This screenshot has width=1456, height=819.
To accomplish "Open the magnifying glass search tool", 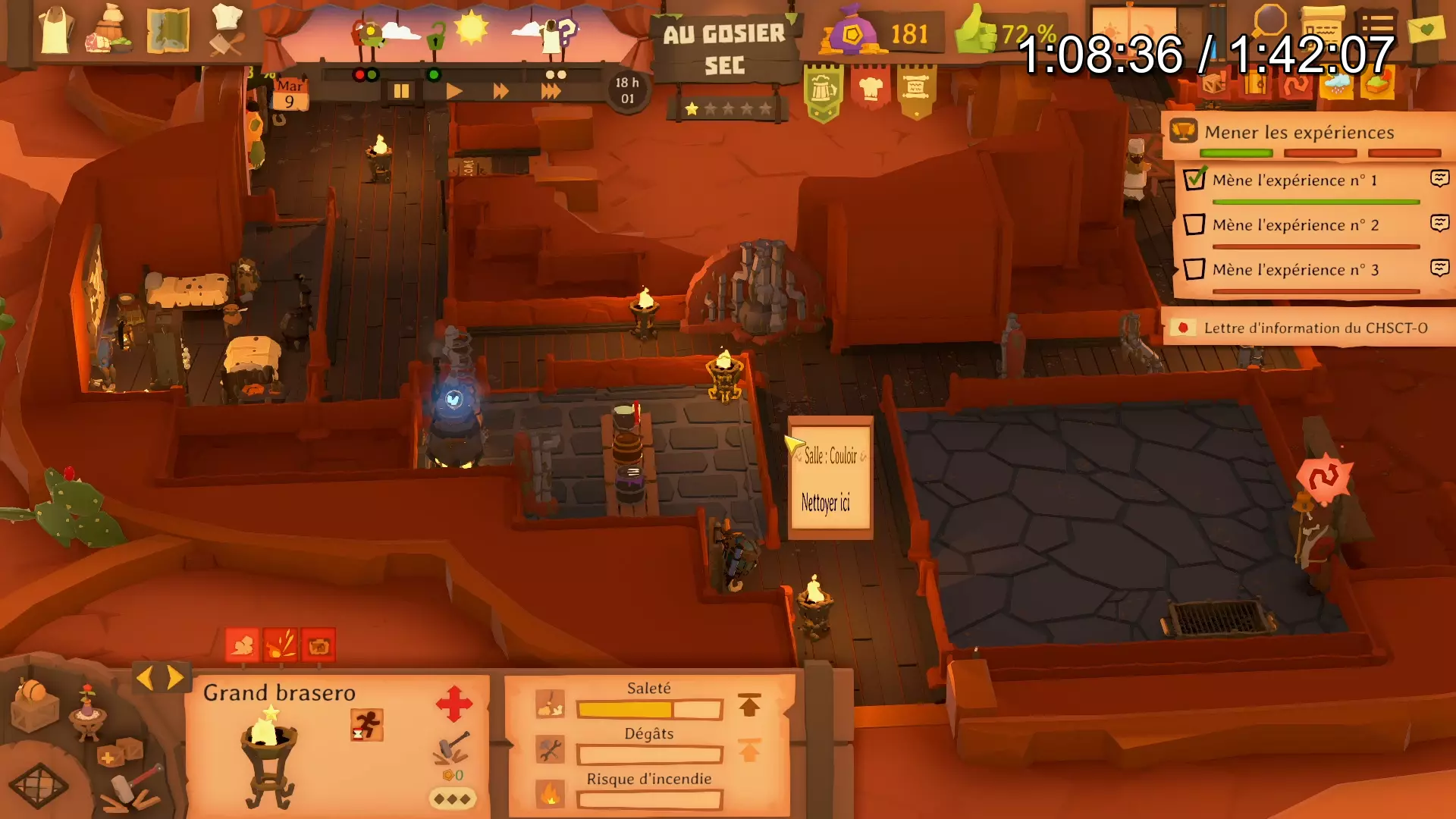I will point(1269,21).
